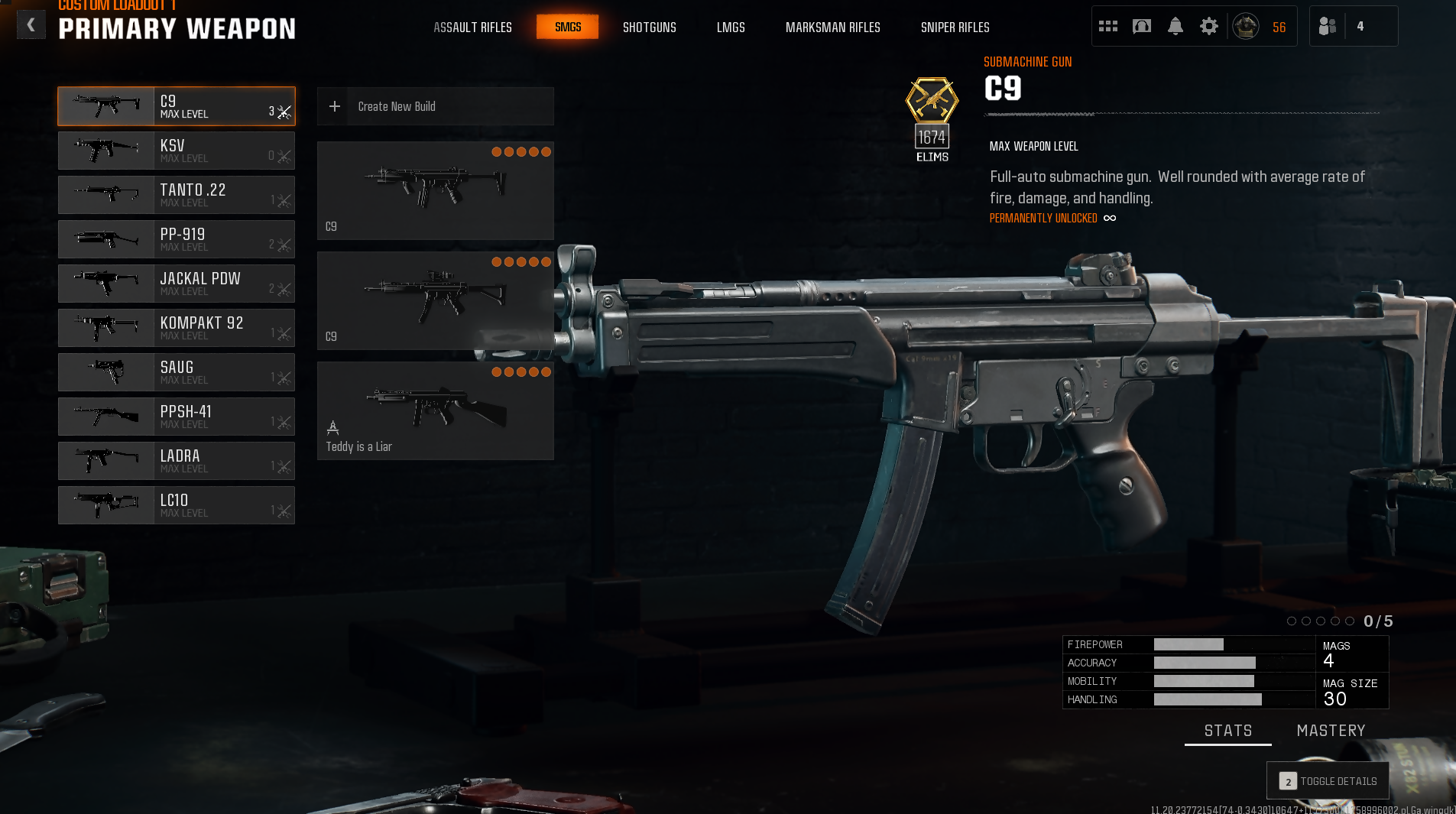Pick the PP-919 from the list
The height and width of the screenshot is (814, 1456).
coord(176,239)
